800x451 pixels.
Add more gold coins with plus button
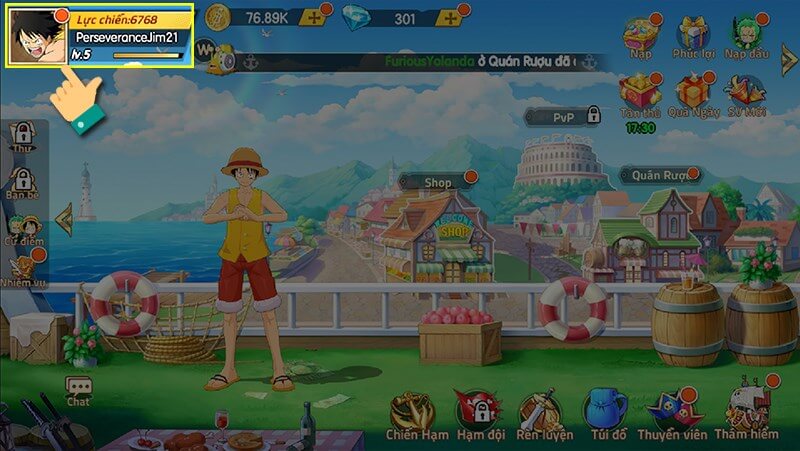click(315, 18)
